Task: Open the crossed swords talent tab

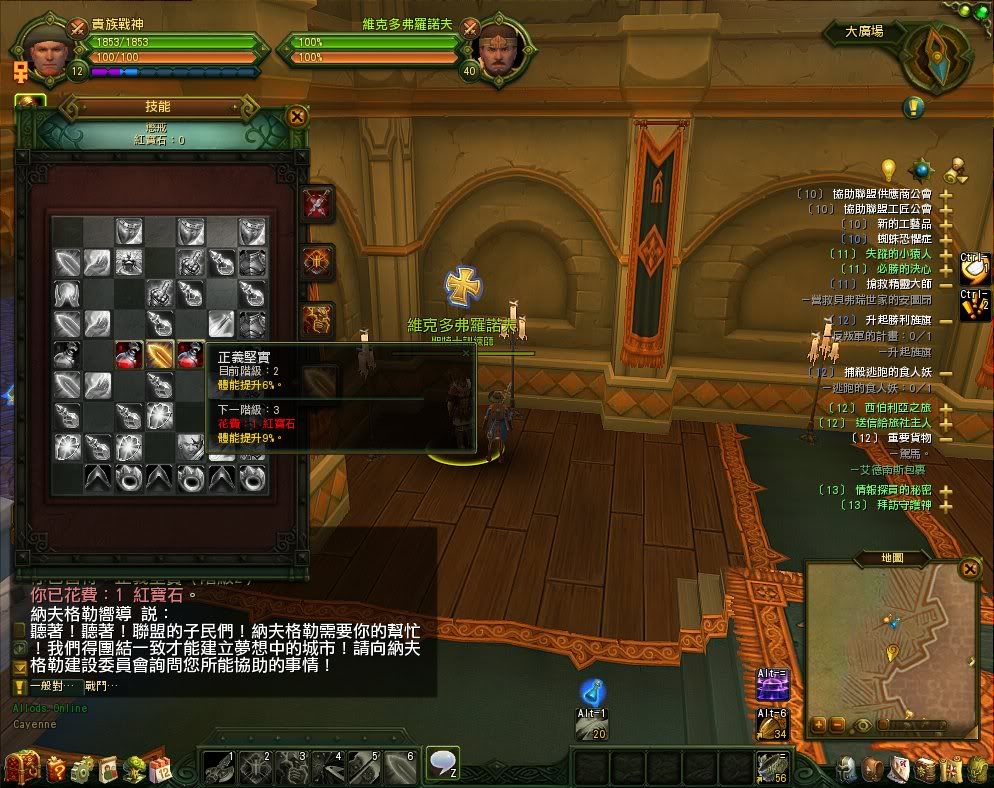Action: click(319, 205)
